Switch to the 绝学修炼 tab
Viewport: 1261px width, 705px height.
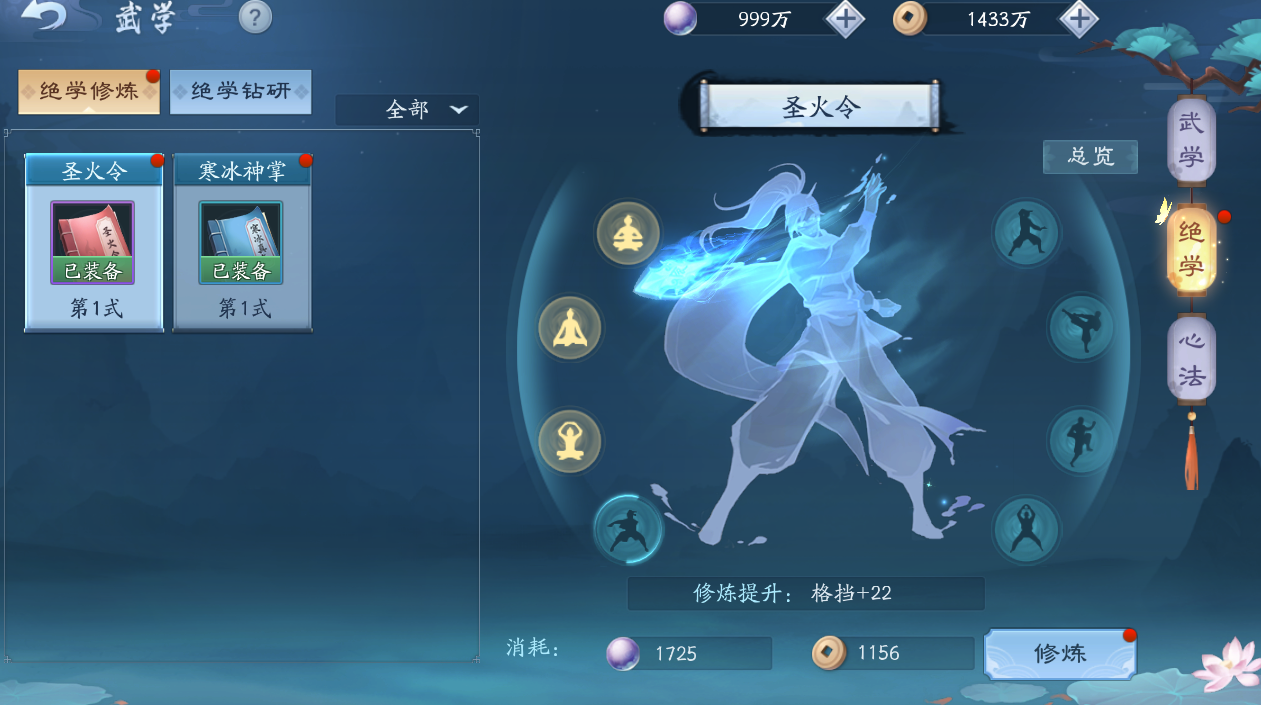tap(89, 92)
